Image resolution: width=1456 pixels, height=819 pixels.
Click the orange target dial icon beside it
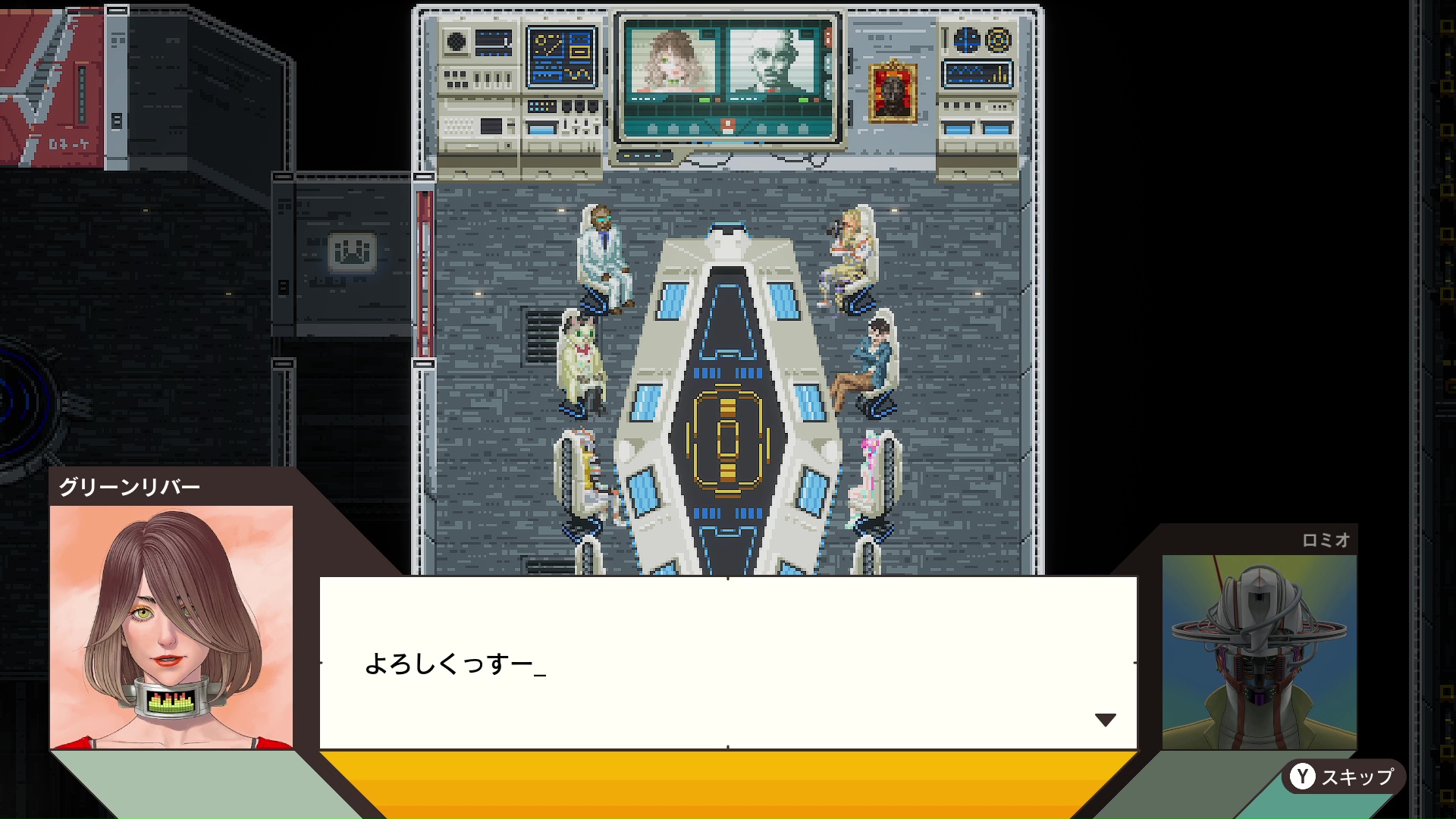coord(999,39)
